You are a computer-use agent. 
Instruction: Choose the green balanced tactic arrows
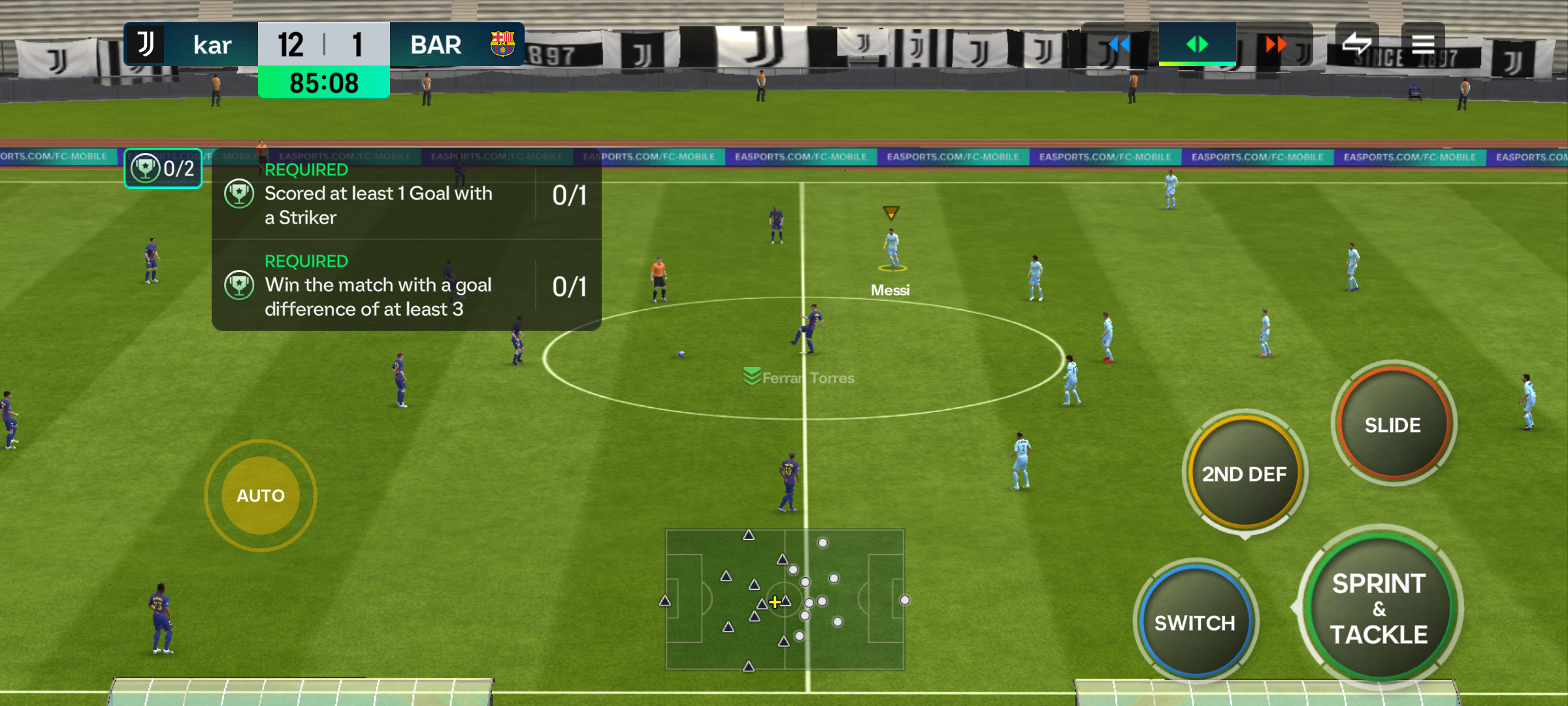1197,44
